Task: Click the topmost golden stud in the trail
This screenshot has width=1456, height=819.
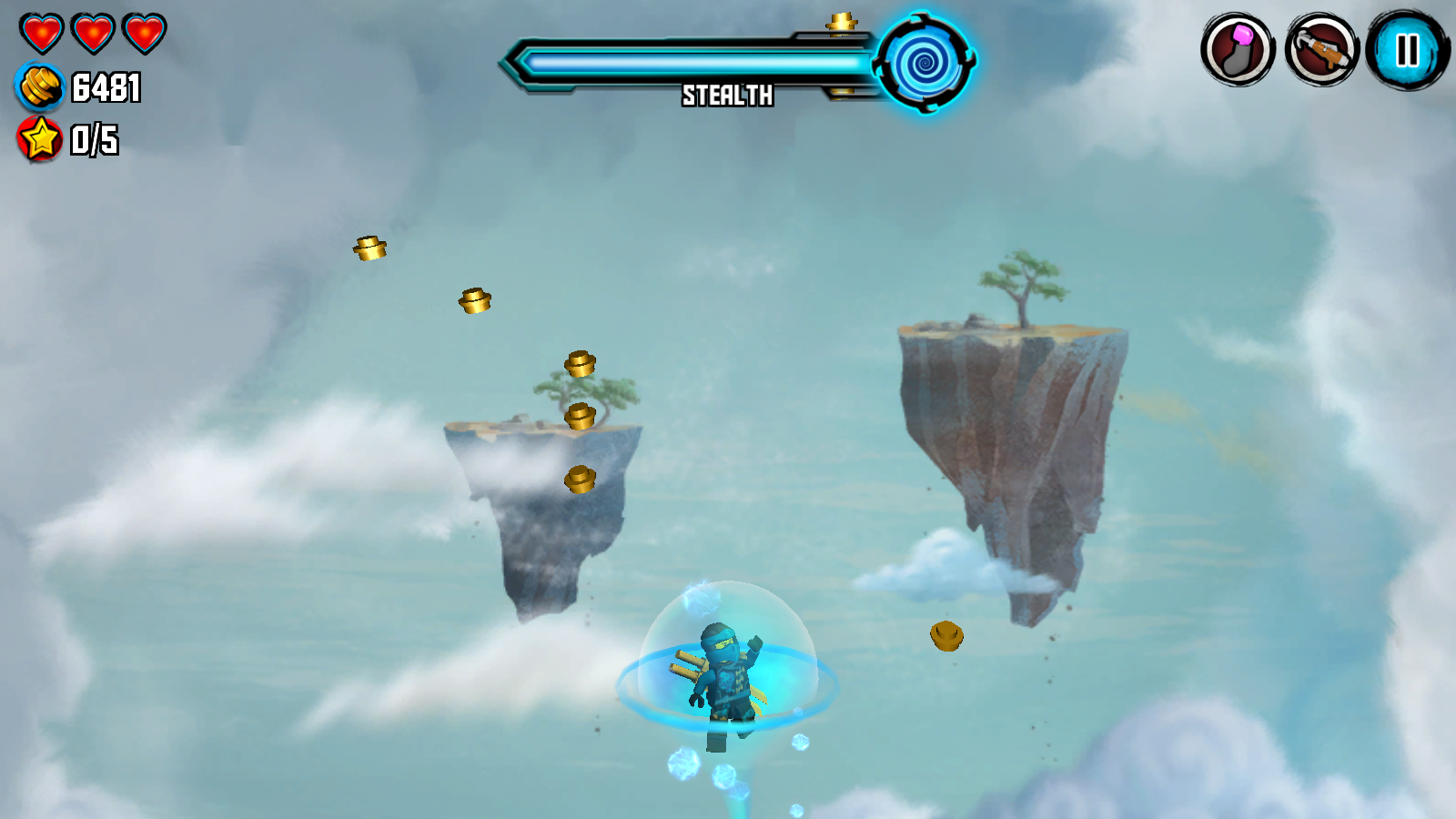Action: pos(369,248)
